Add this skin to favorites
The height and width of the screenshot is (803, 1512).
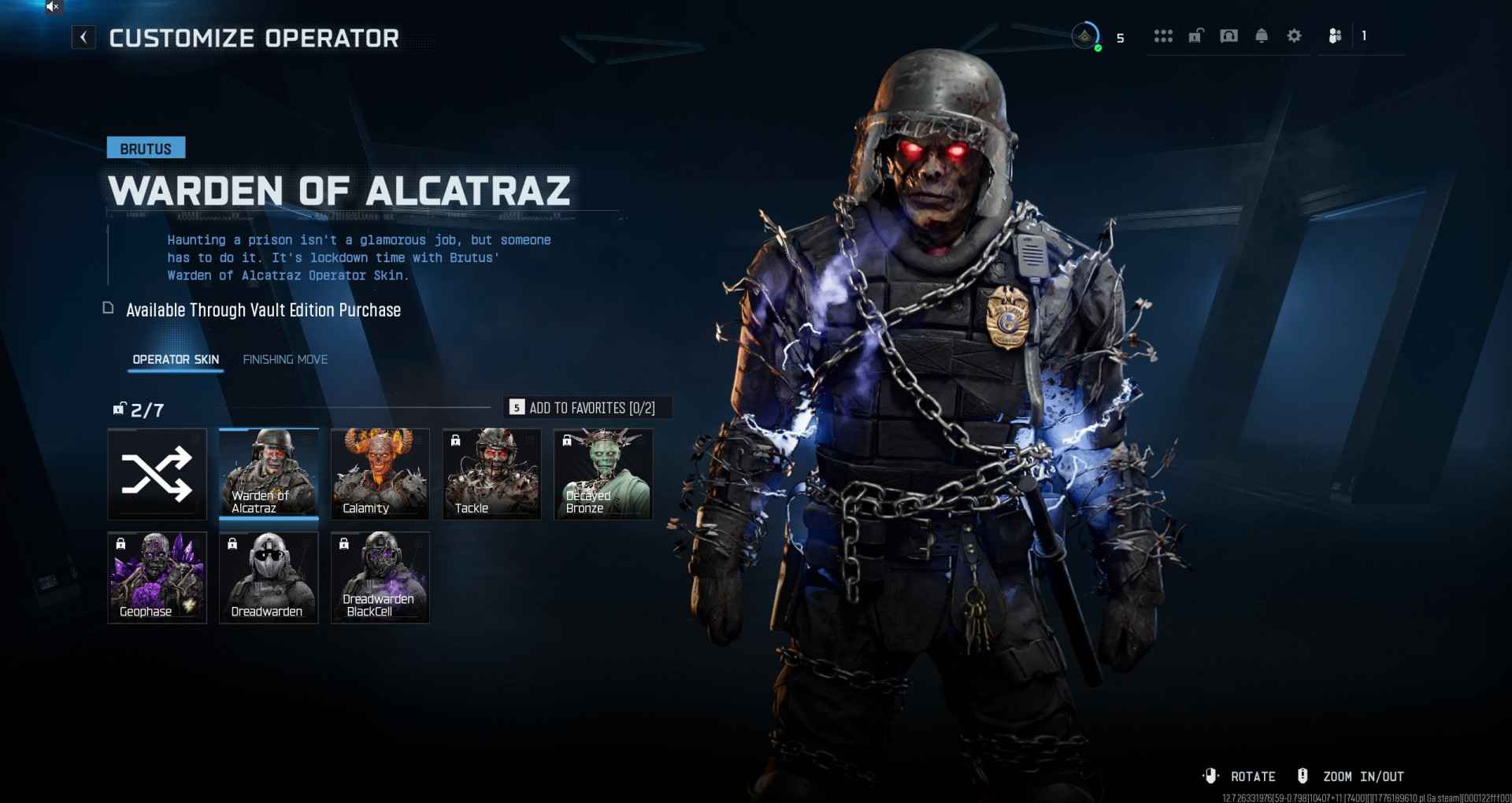point(587,408)
